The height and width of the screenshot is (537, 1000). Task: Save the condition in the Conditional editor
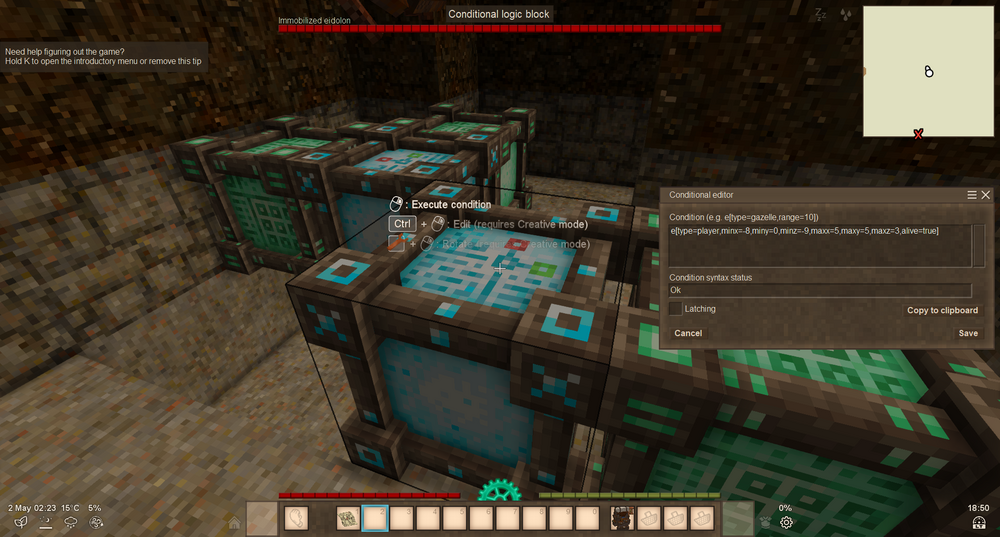[x=968, y=333]
